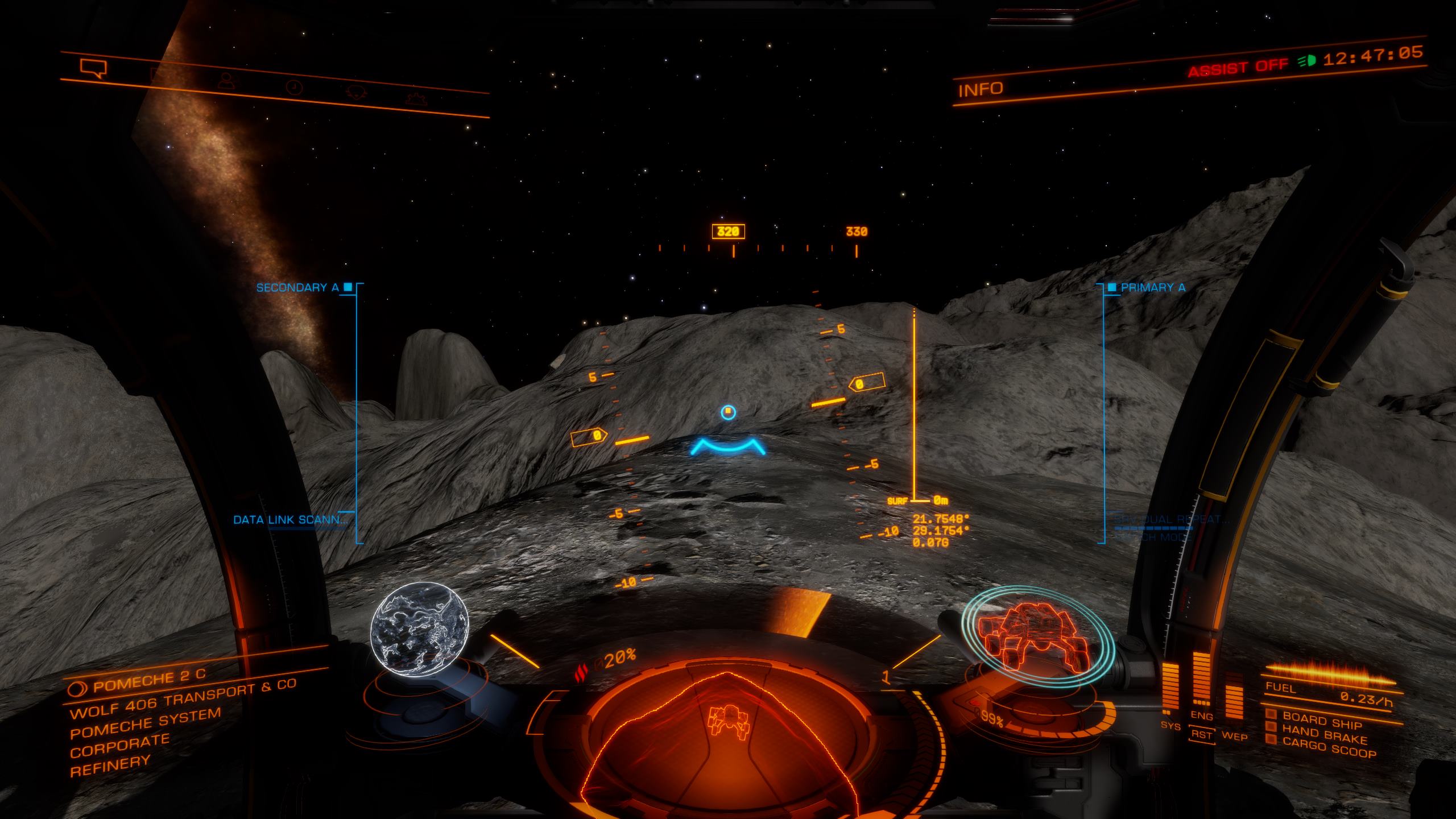The height and width of the screenshot is (819, 1456).
Task: Click the planet hologram globe
Action: (419, 625)
